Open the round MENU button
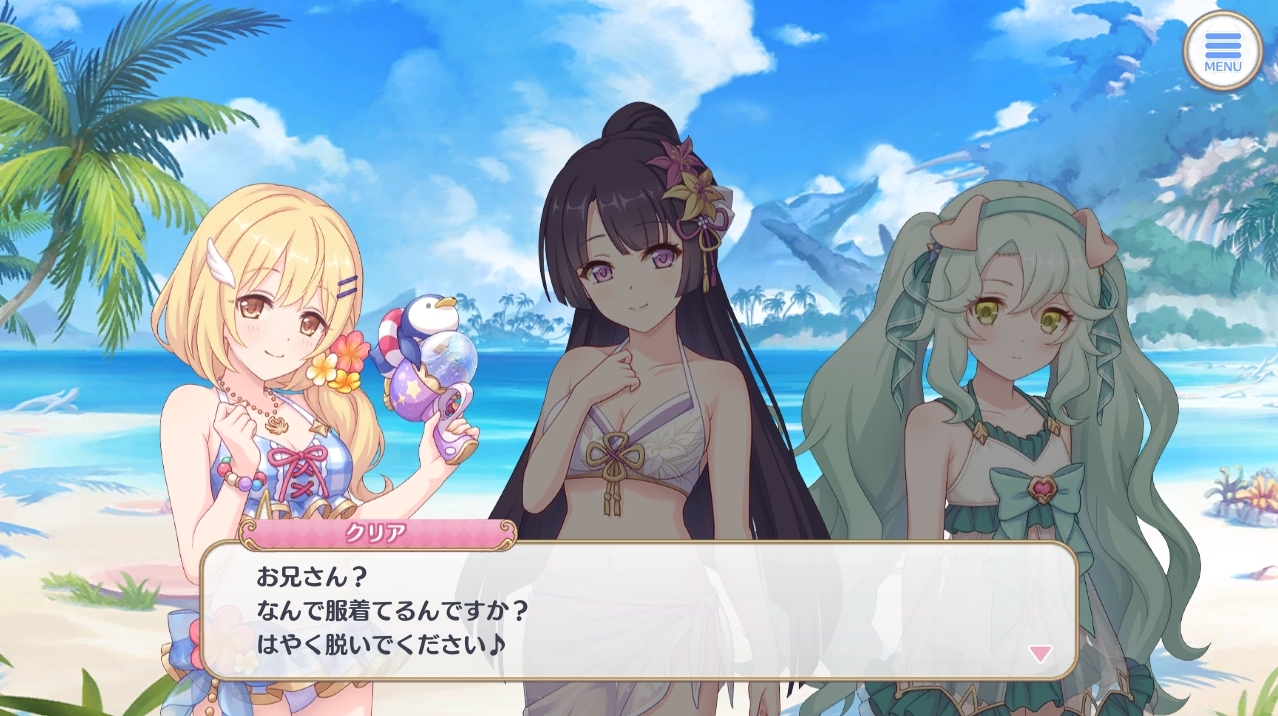This screenshot has width=1278, height=716. (1222, 50)
